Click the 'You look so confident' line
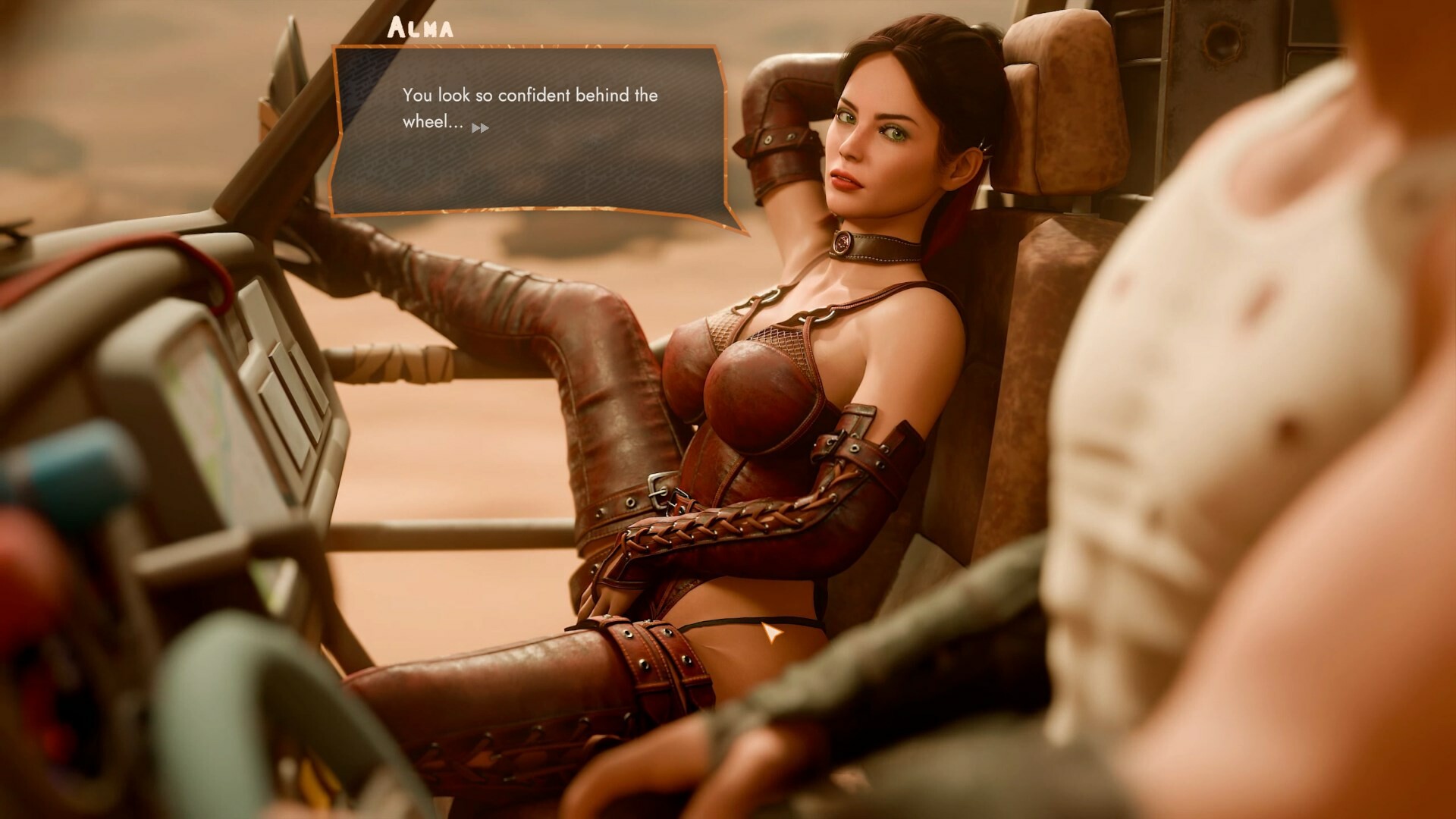This screenshot has height=819, width=1456. 529,96
